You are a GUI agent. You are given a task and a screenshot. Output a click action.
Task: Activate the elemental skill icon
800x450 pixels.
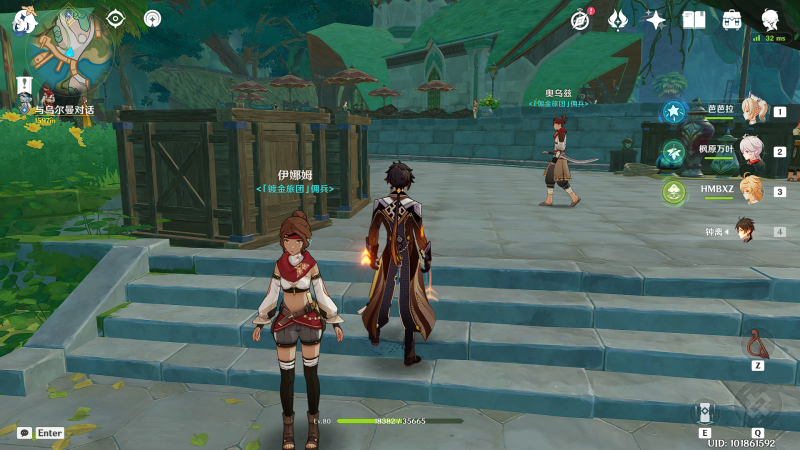[705, 413]
